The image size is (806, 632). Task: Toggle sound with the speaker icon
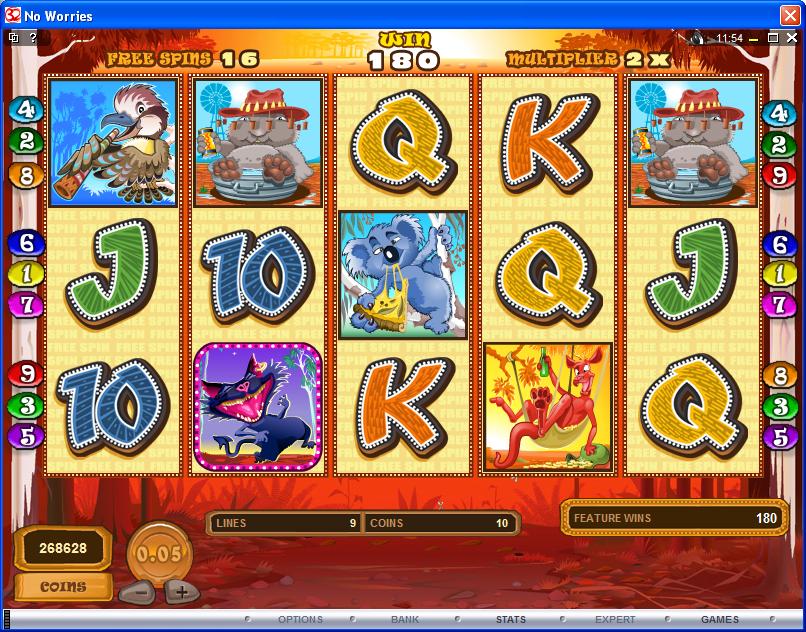pos(697,38)
